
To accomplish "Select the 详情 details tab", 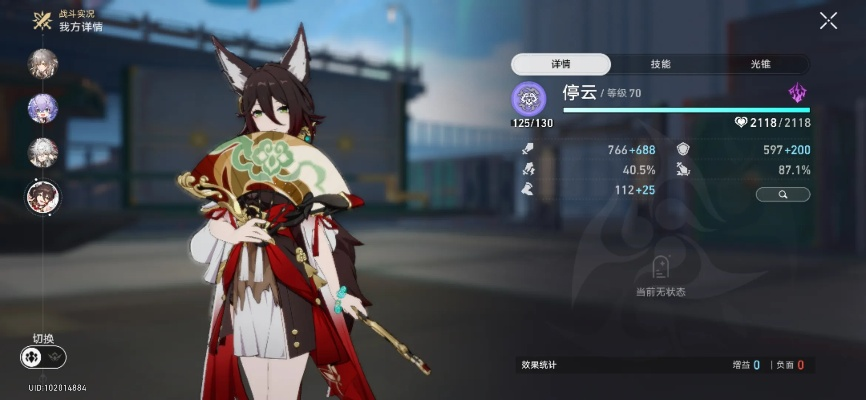I will (x=561, y=64).
